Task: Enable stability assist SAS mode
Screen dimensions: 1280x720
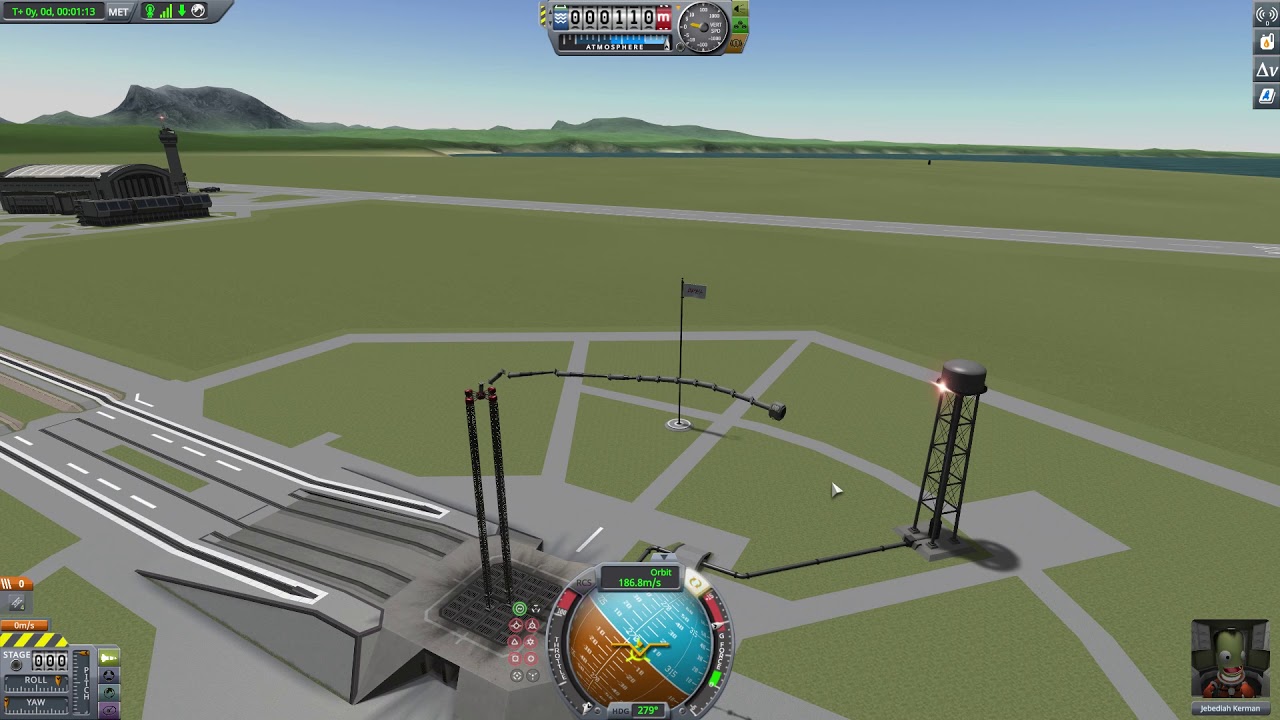Action: [x=519, y=609]
